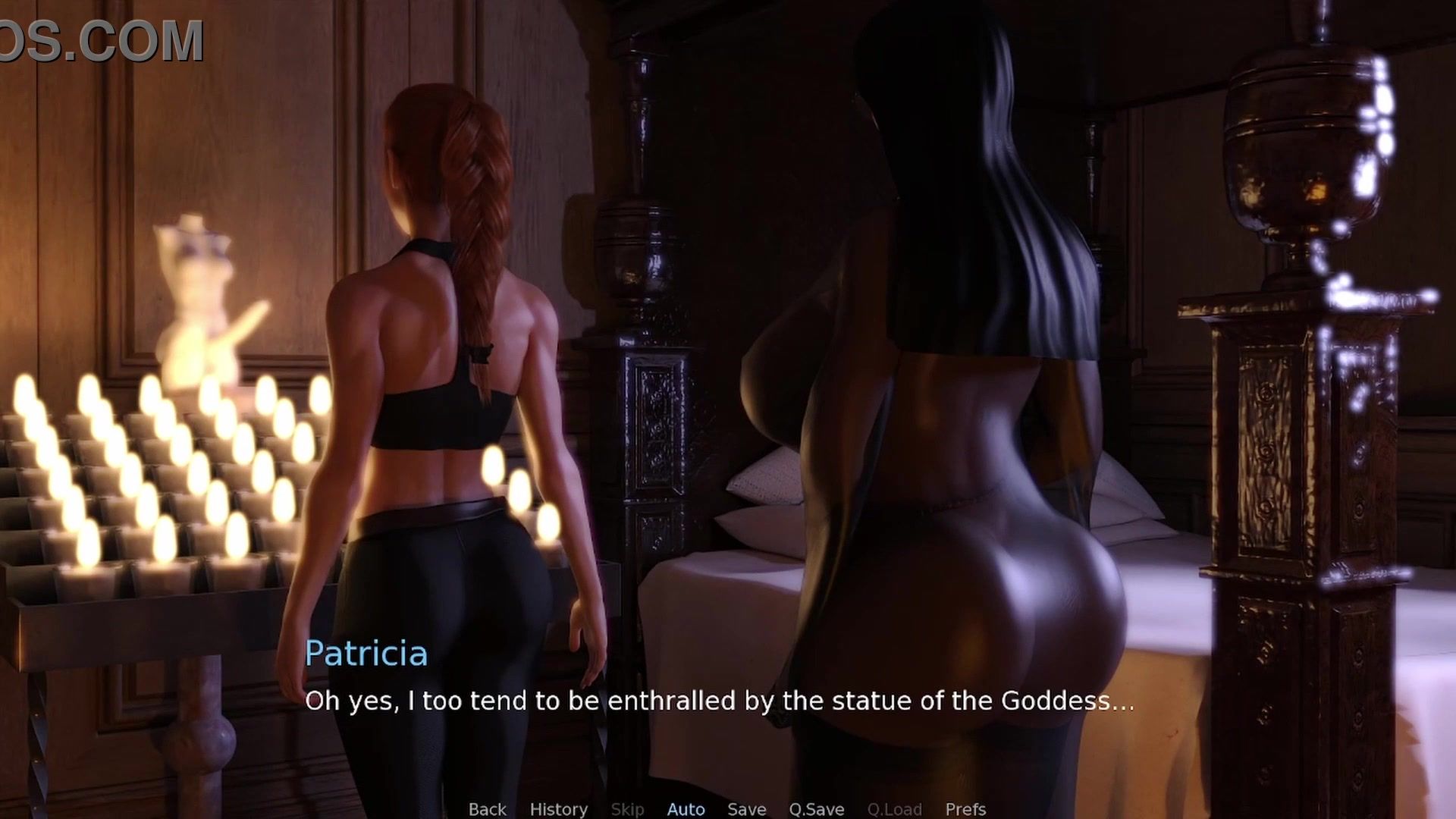Click the Q.Load quick load button
The width and height of the screenshot is (1456, 819).
[894, 809]
